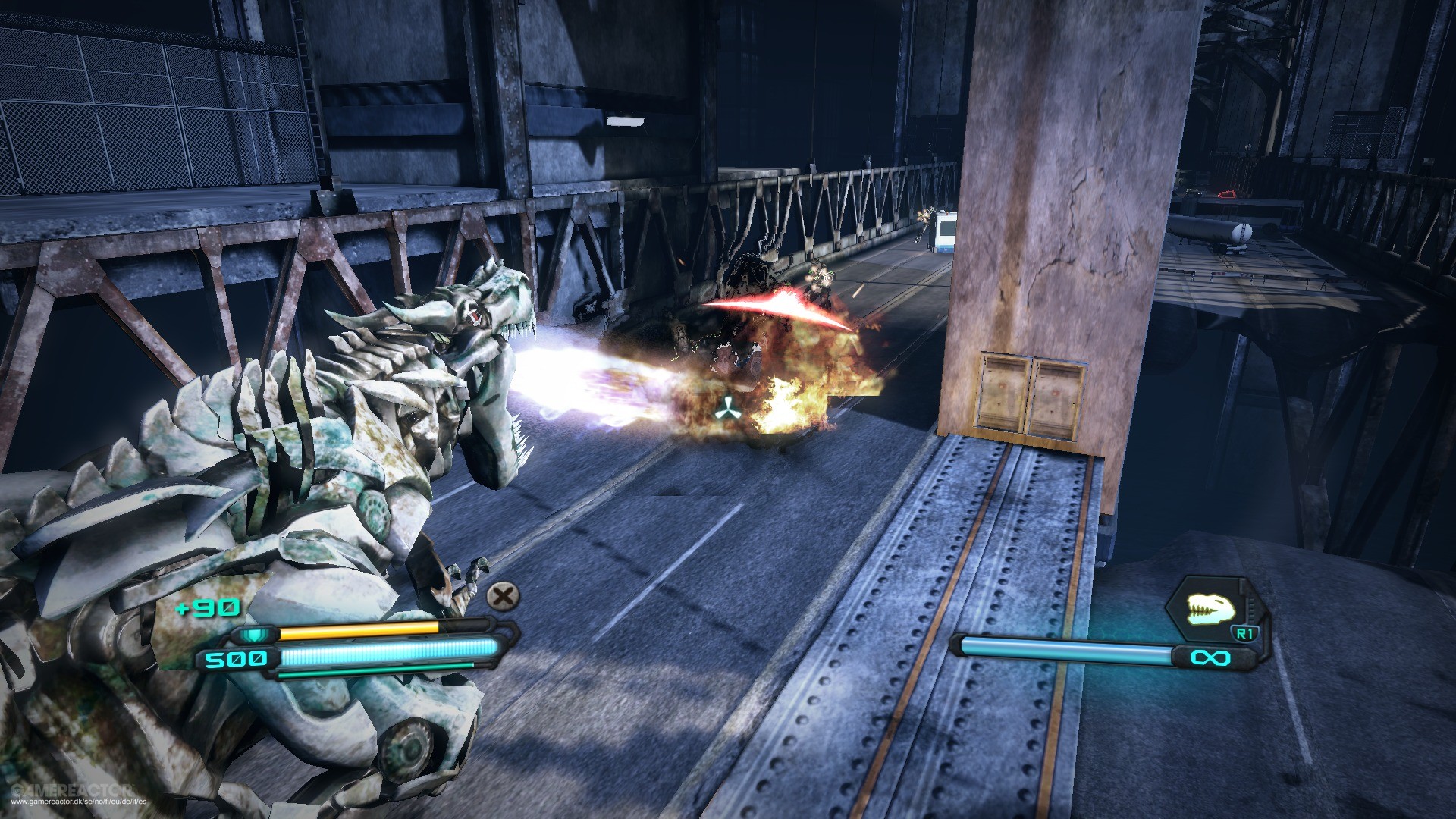Click the teal shield emblem on the health bar
The width and height of the screenshot is (1456, 819).
(256, 635)
